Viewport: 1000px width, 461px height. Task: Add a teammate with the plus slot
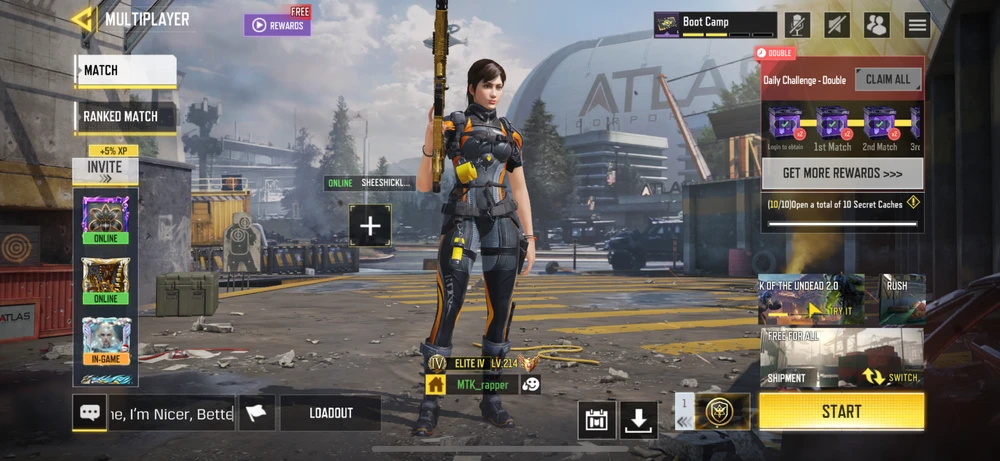(370, 226)
